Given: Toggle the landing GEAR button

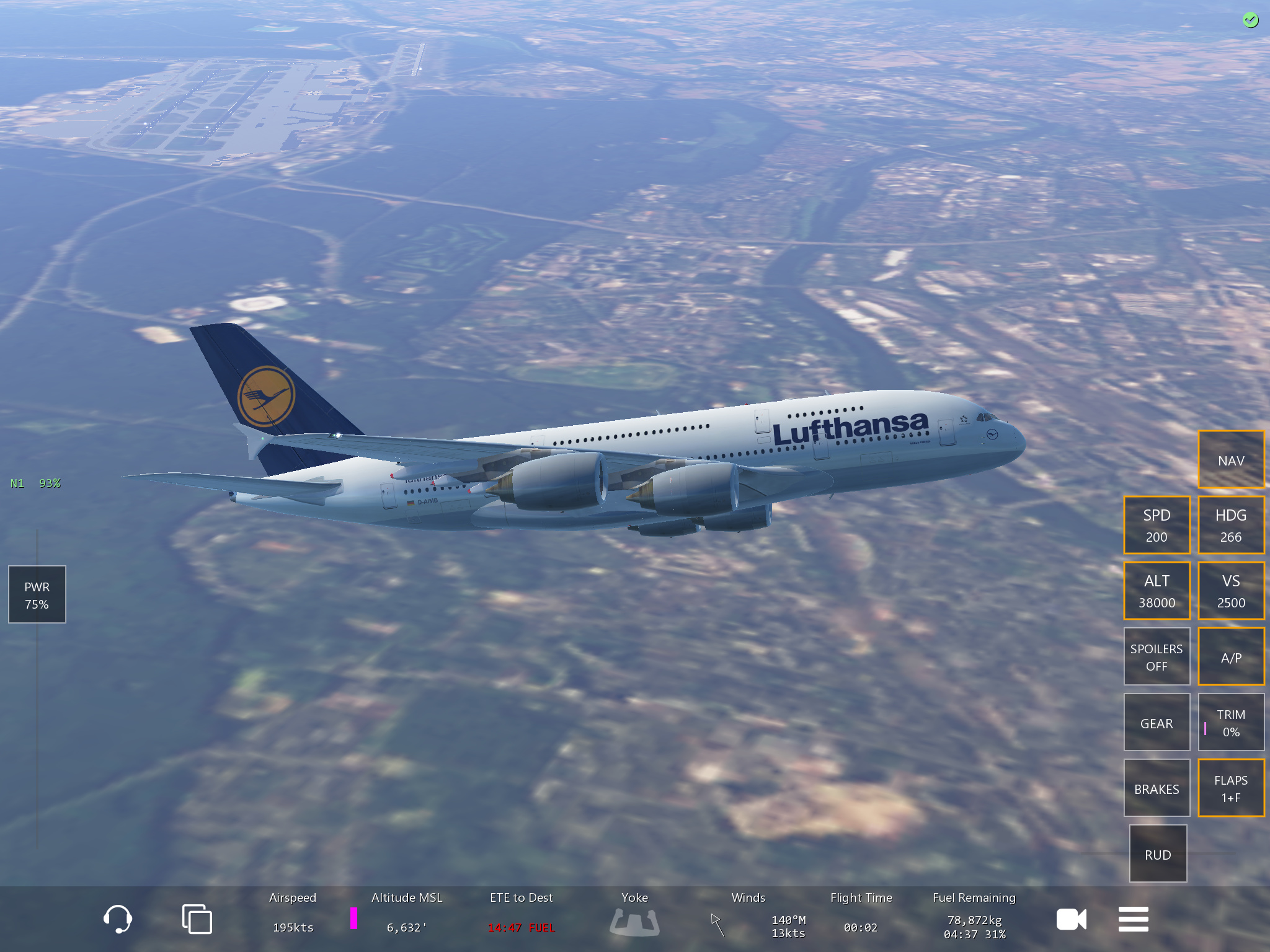Looking at the screenshot, I should [1157, 722].
